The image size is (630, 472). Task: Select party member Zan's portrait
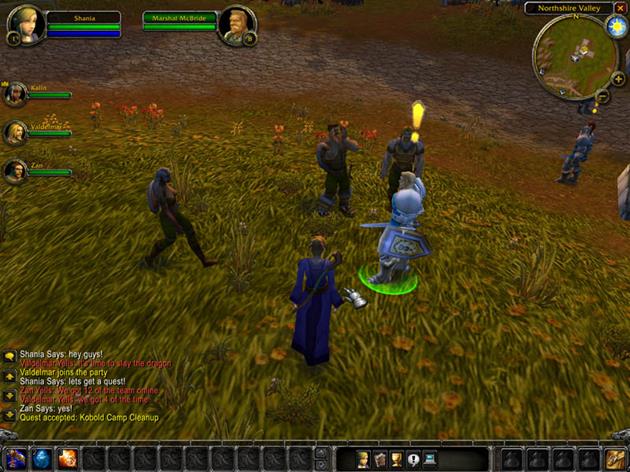tap(15, 170)
